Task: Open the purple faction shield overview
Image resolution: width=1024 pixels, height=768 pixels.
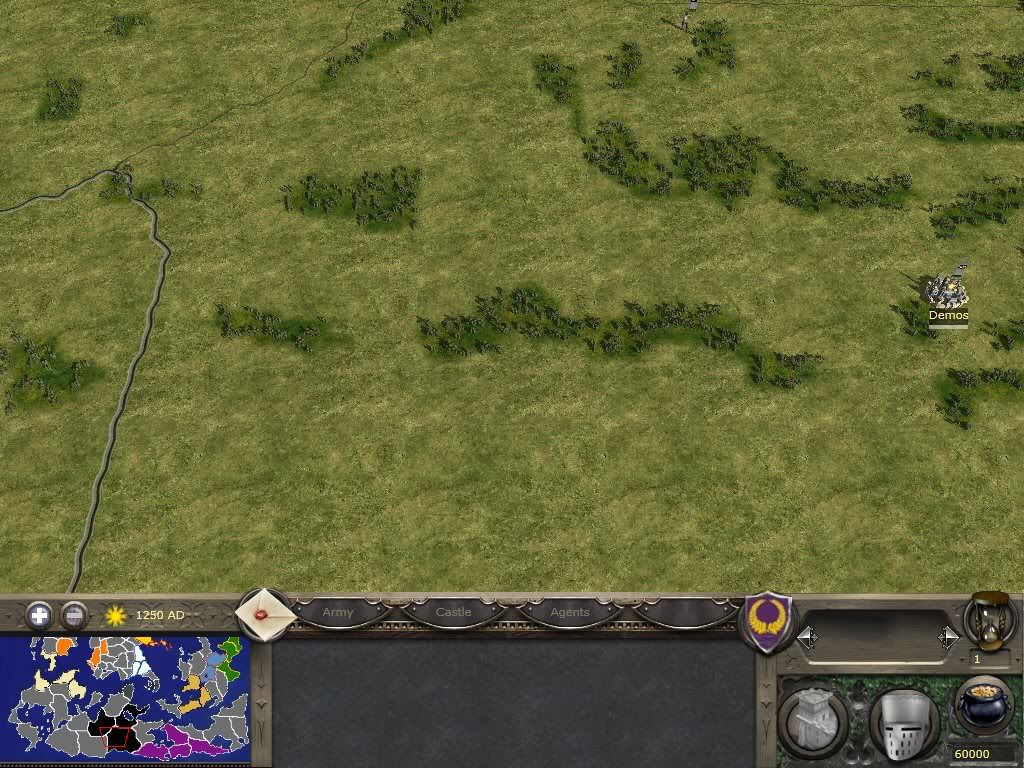Action: (x=769, y=622)
